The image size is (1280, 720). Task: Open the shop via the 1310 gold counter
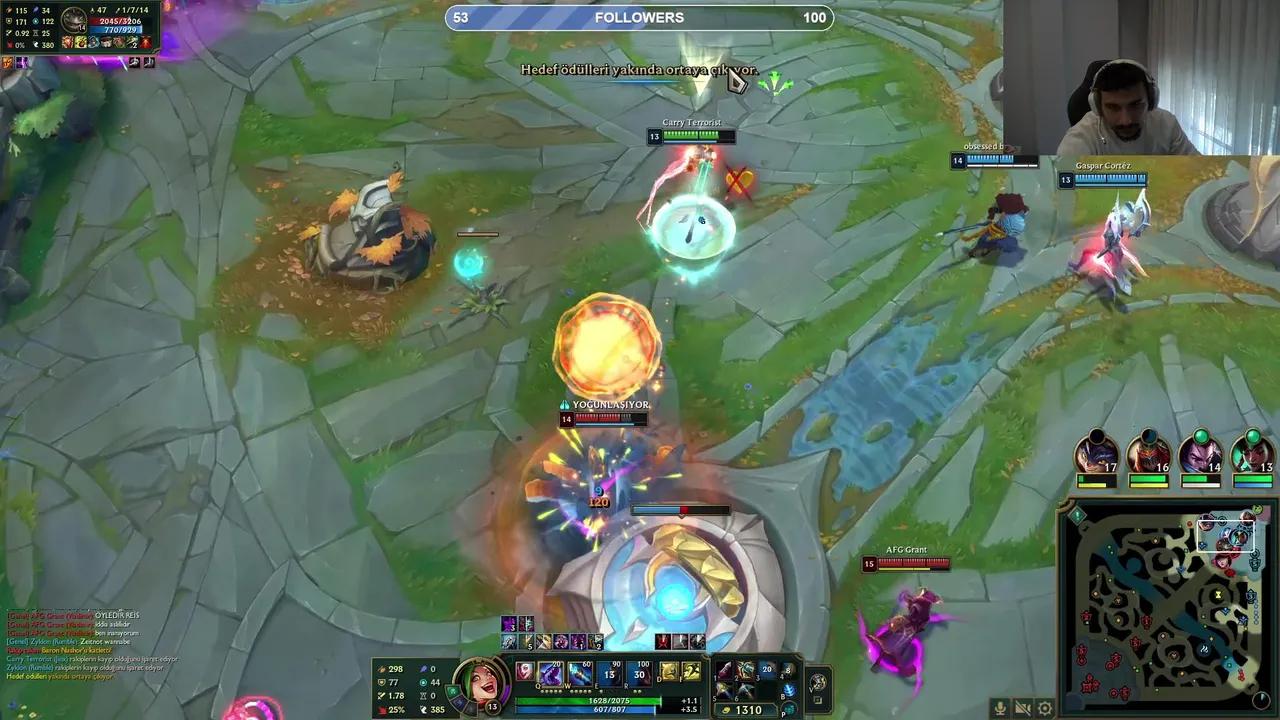click(747, 708)
